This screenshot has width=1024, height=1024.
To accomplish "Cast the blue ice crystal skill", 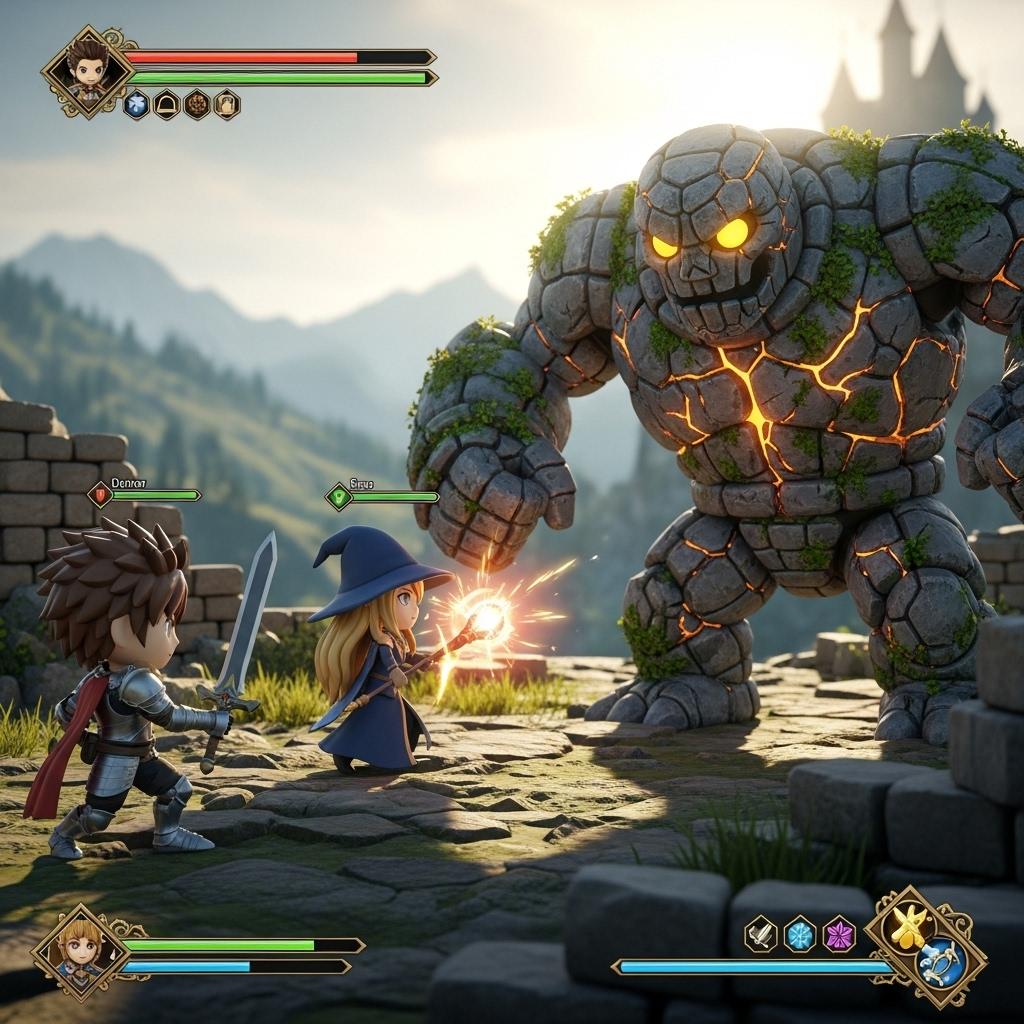I will click(x=800, y=934).
